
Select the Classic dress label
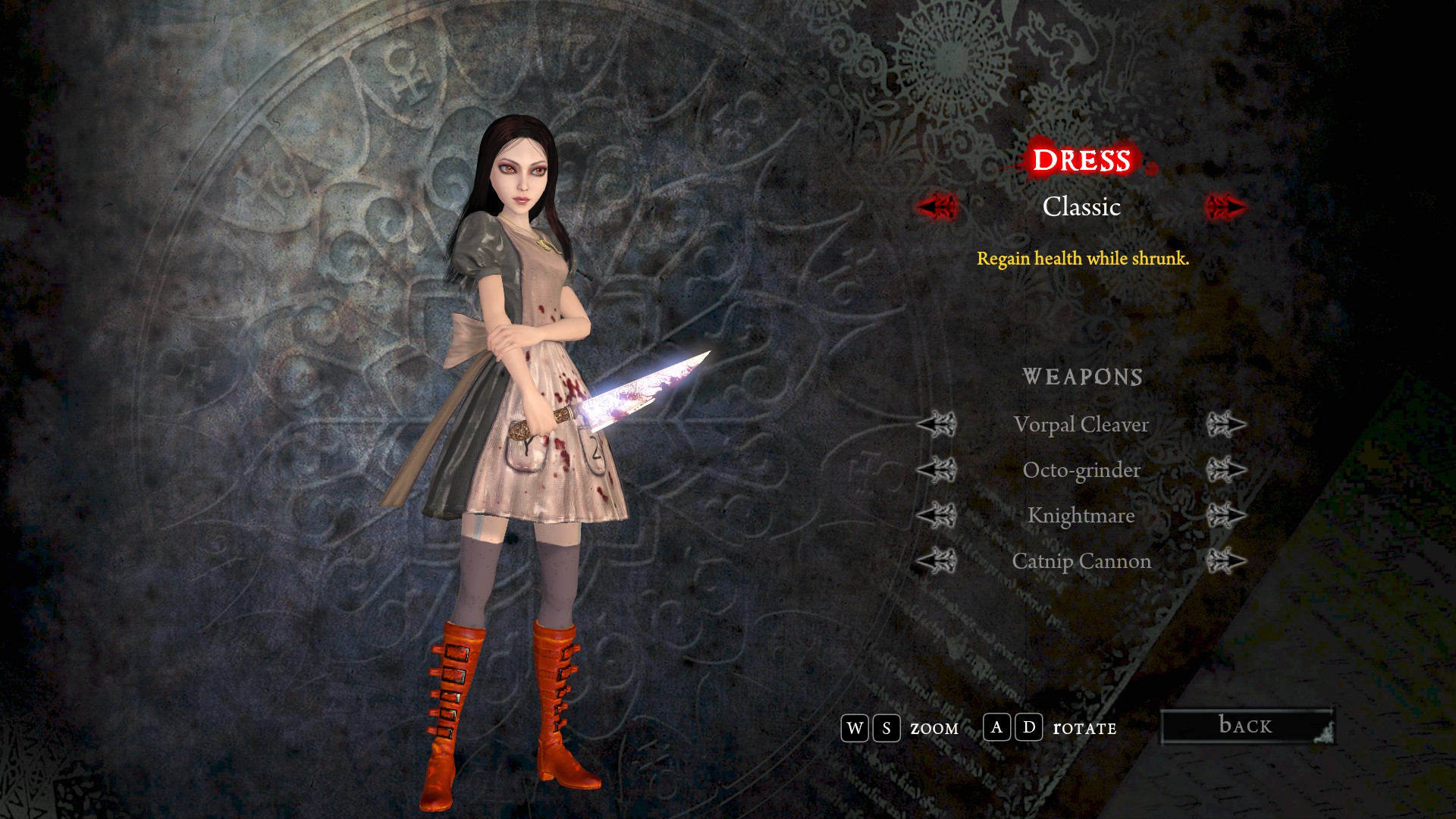pyautogui.click(x=1081, y=206)
